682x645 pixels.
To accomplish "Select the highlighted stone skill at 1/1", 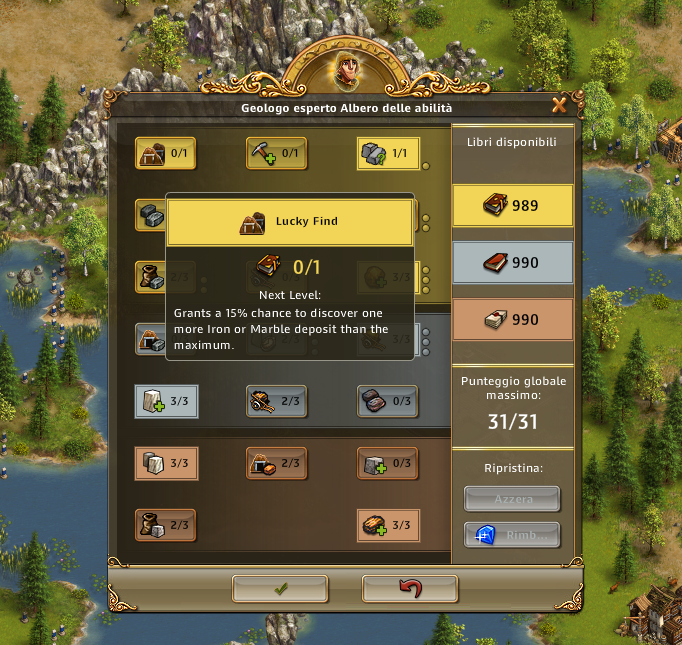I will (x=387, y=153).
